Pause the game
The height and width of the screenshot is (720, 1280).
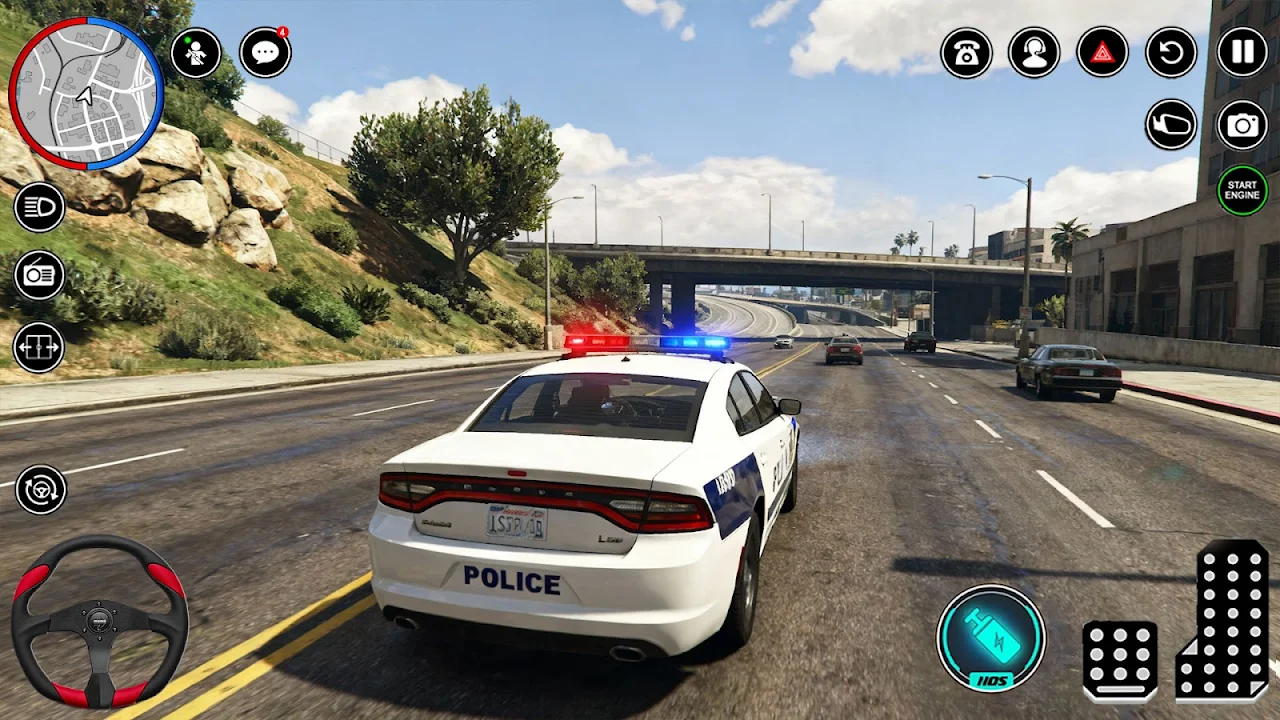pyautogui.click(x=1242, y=53)
